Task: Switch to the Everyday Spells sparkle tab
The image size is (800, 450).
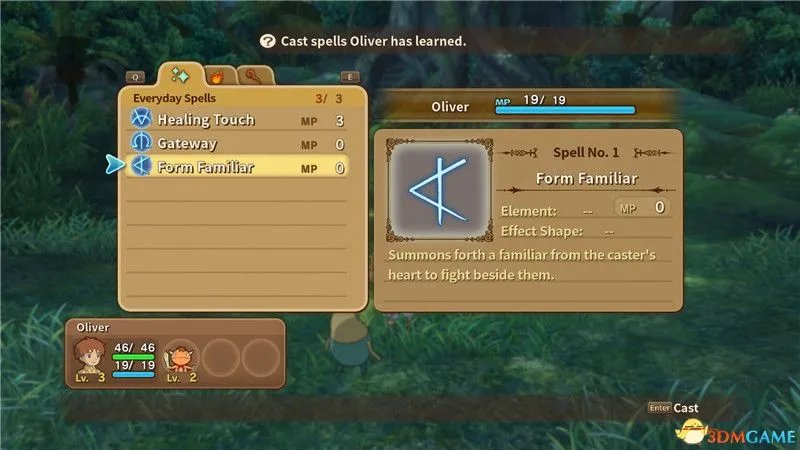Action: pyautogui.click(x=182, y=75)
